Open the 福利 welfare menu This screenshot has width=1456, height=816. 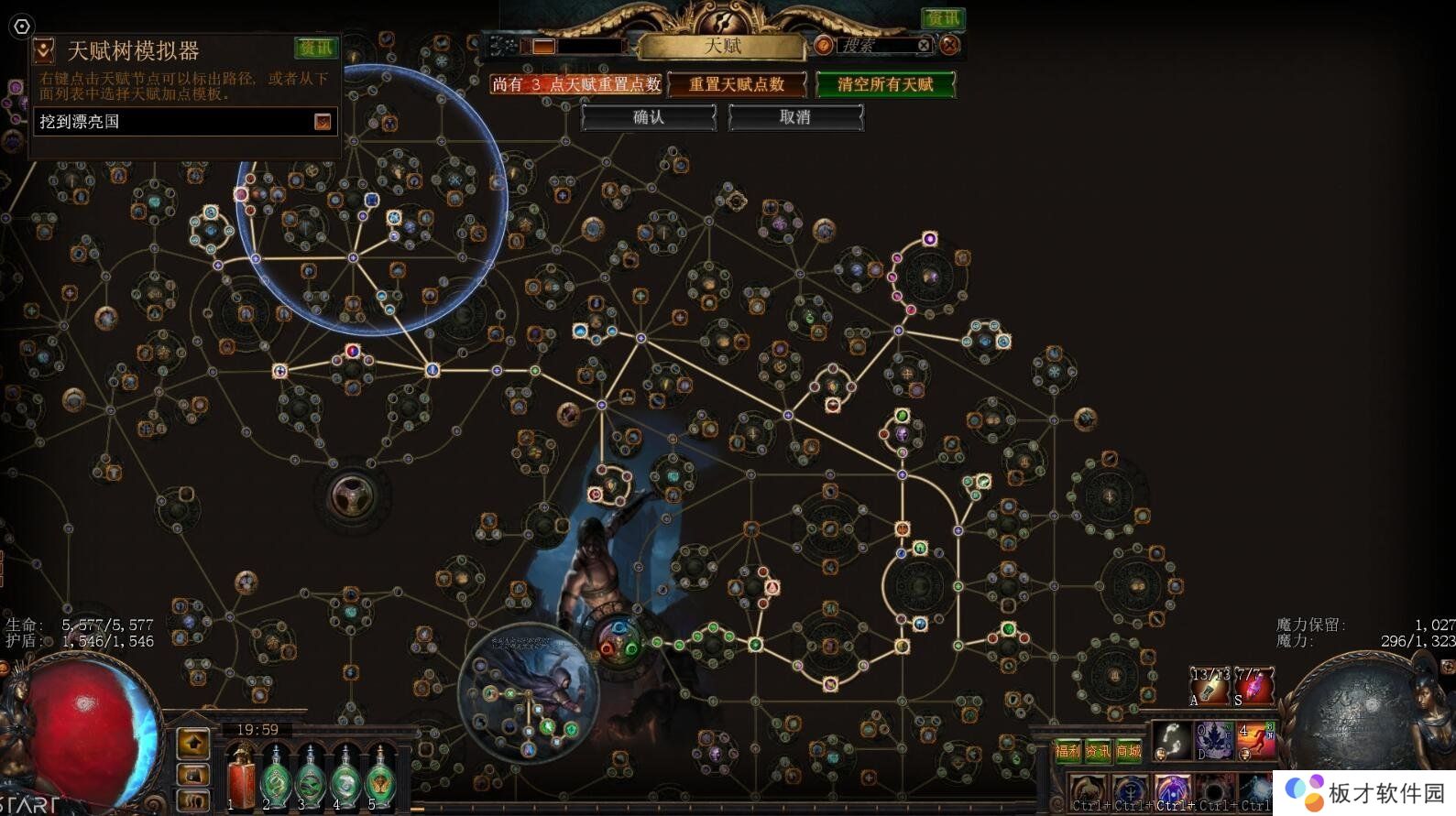1067,751
